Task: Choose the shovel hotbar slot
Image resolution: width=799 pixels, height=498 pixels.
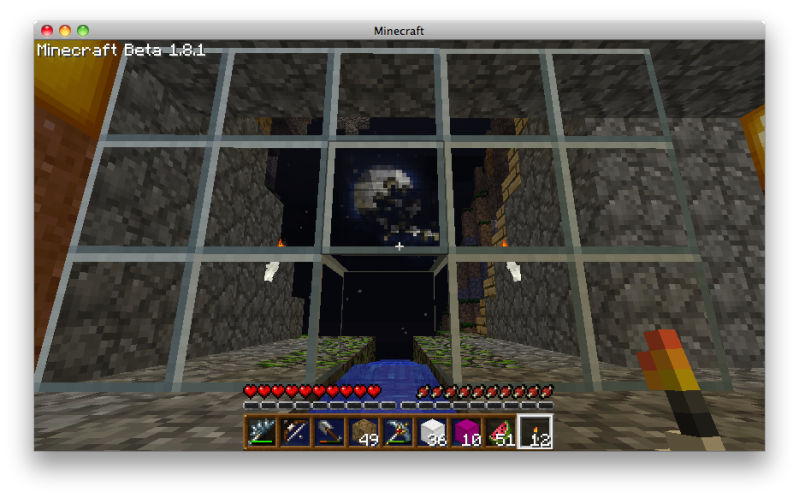Action: click(x=330, y=432)
